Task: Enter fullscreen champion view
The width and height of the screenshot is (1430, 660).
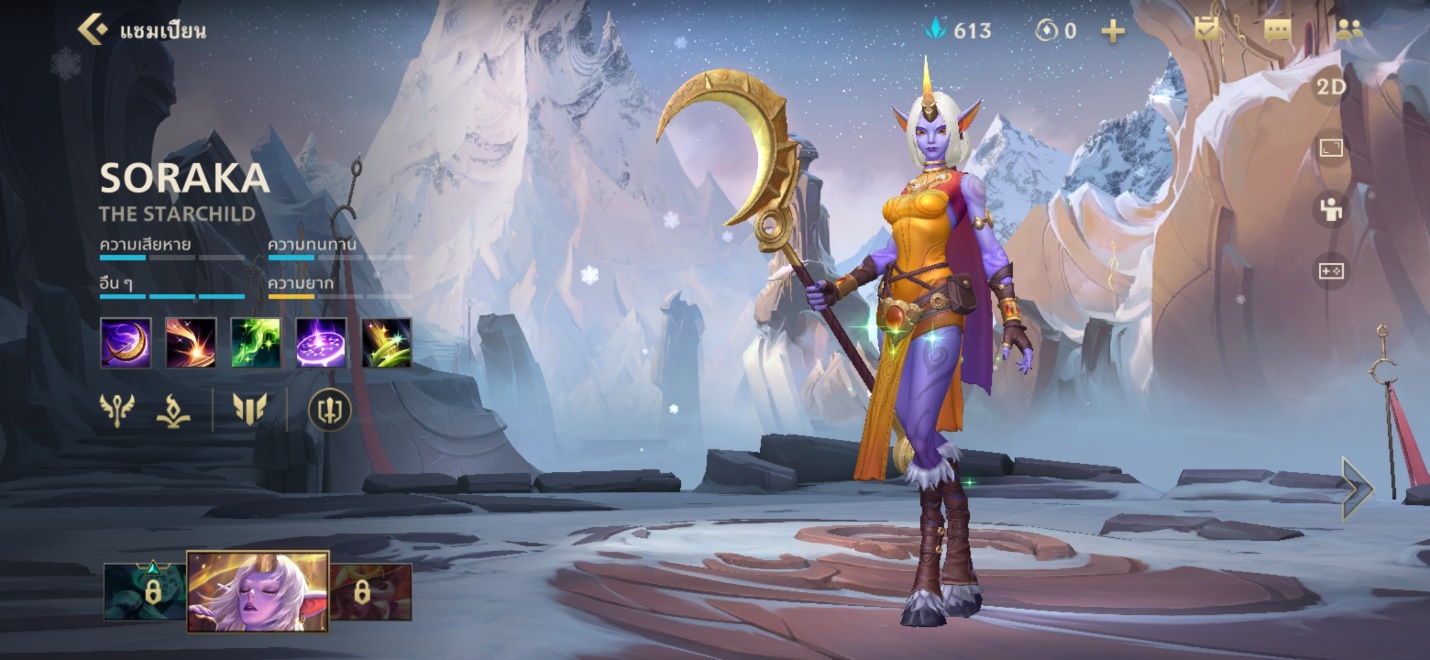Action: (1330, 149)
